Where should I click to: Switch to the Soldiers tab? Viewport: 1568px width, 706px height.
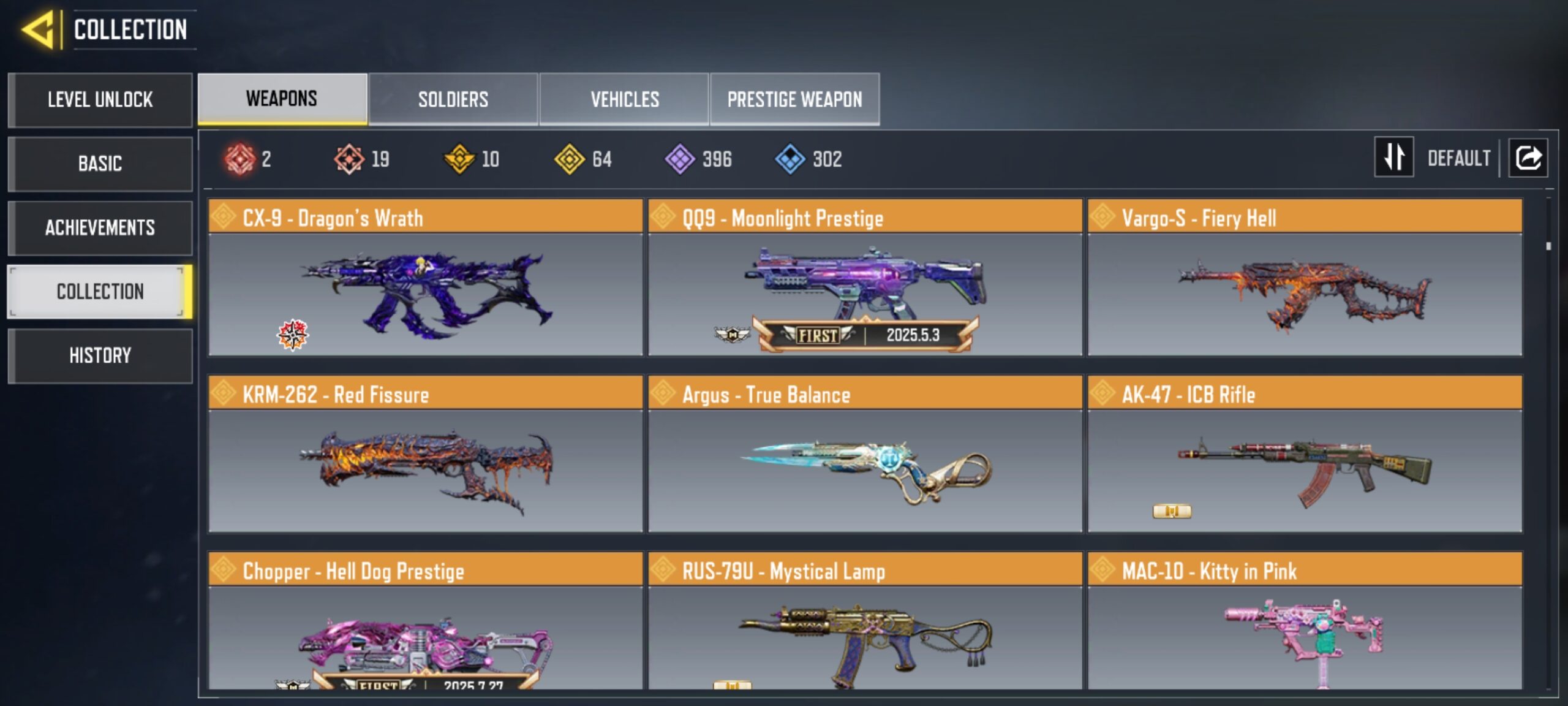click(x=453, y=99)
